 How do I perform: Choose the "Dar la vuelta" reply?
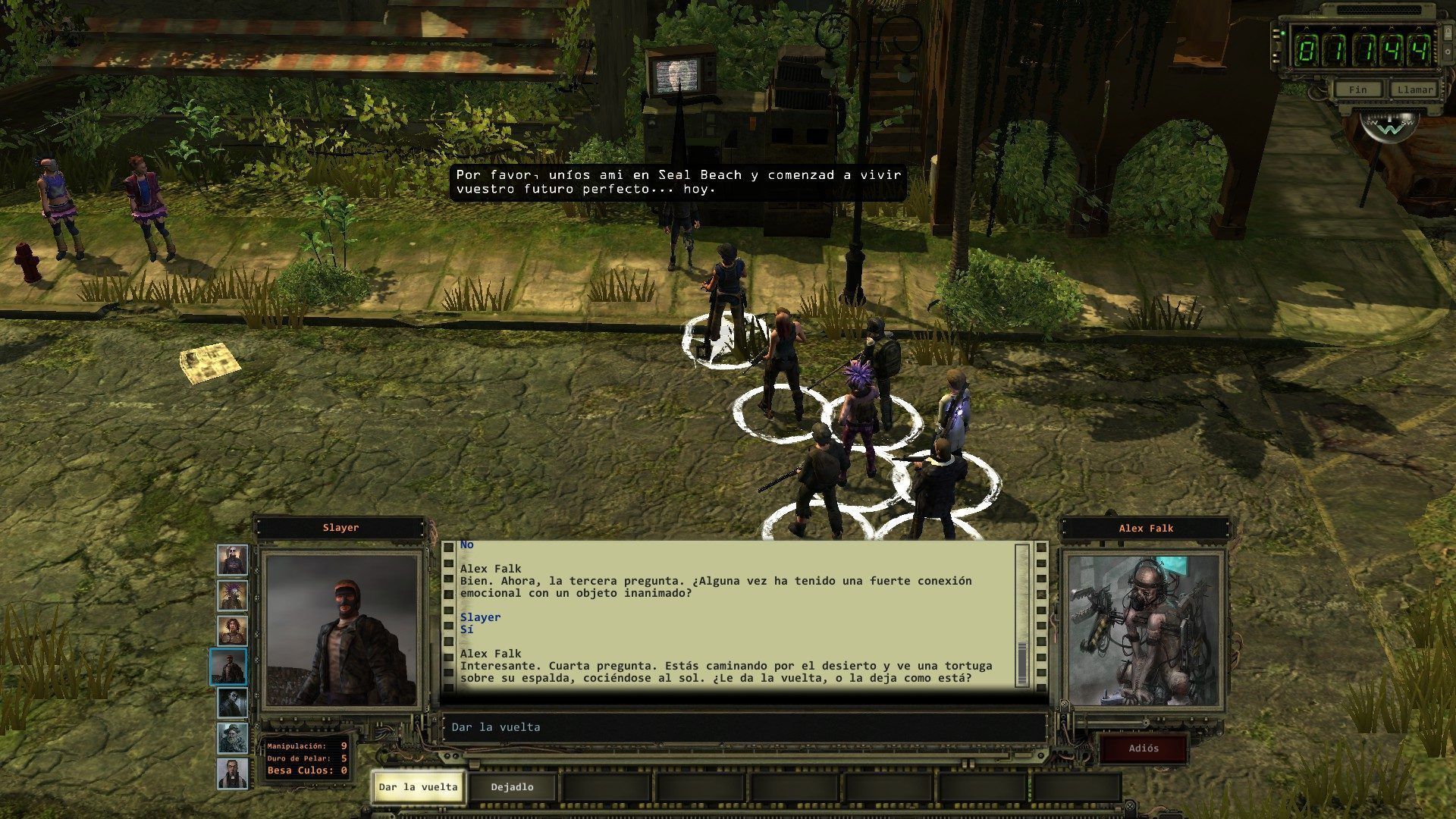point(418,787)
